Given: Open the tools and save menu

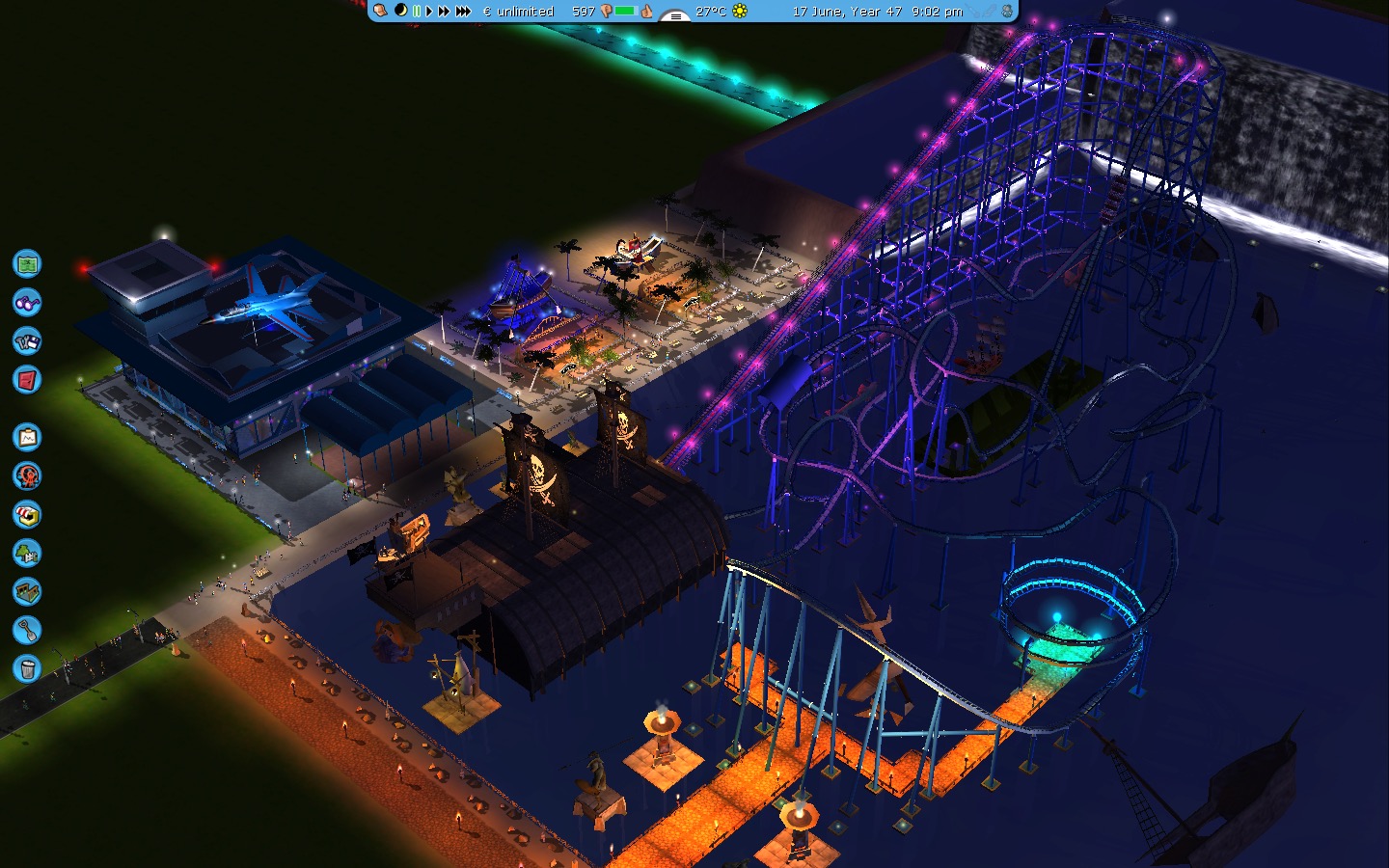Looking at the screenshot, I should click(x=27, y=340).
